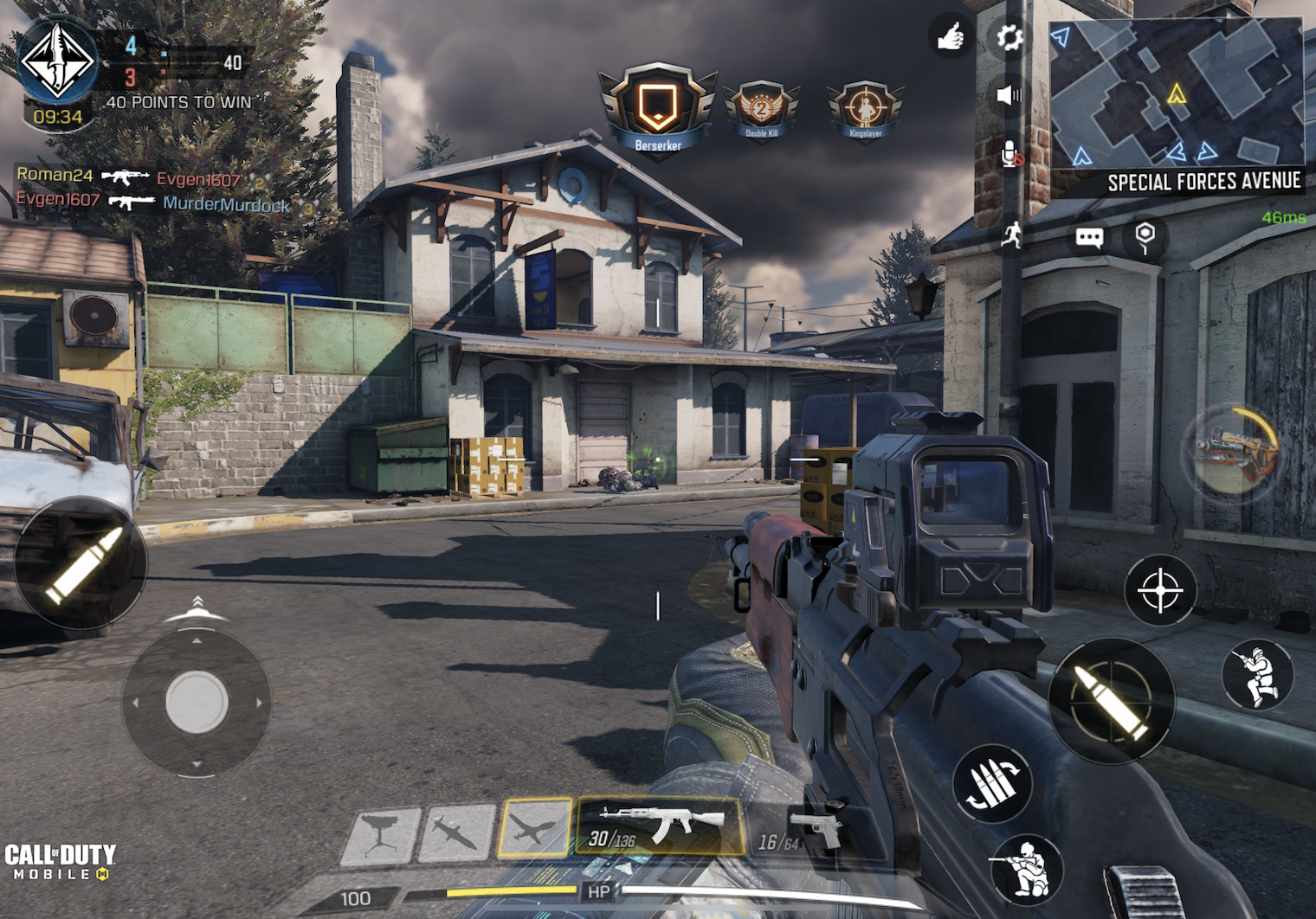
Task: Fire using the bullet-and-crosshair-ring button
Action: coord(1112,701)
